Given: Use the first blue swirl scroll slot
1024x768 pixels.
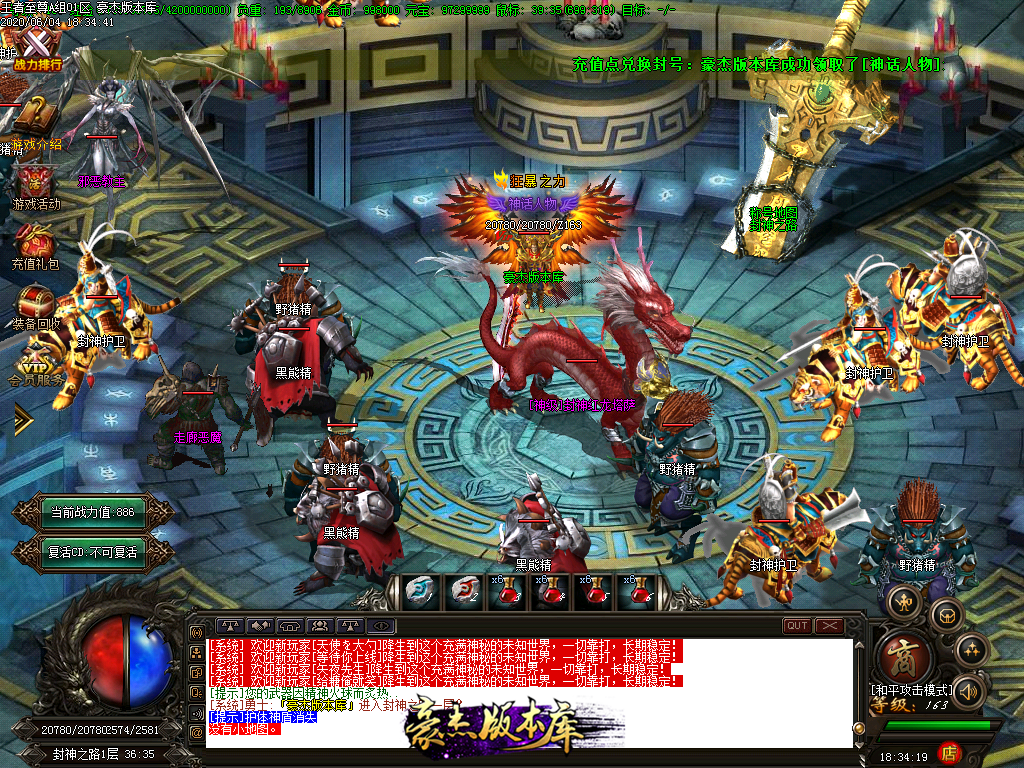Looking at the screenshot, I should click(419, 592).
